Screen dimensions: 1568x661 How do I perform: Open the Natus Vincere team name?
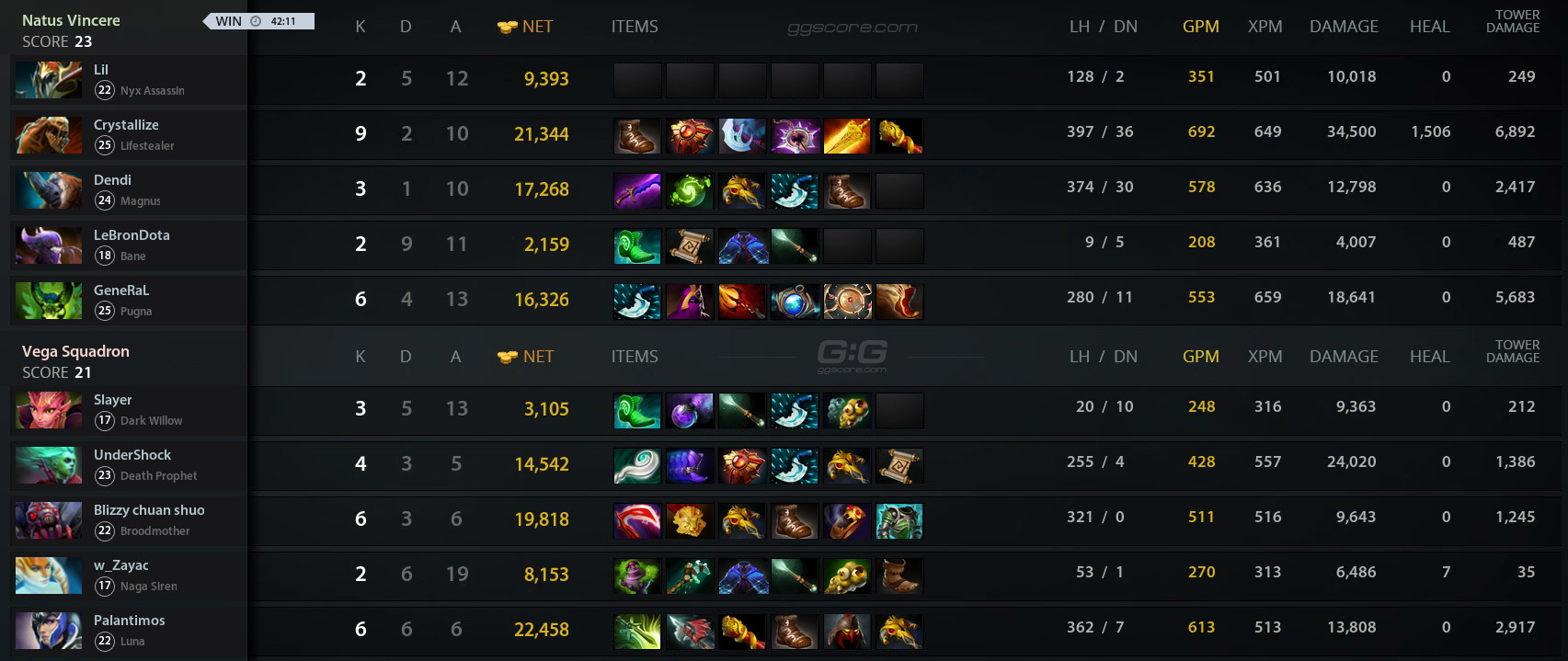tap(71, 20)
